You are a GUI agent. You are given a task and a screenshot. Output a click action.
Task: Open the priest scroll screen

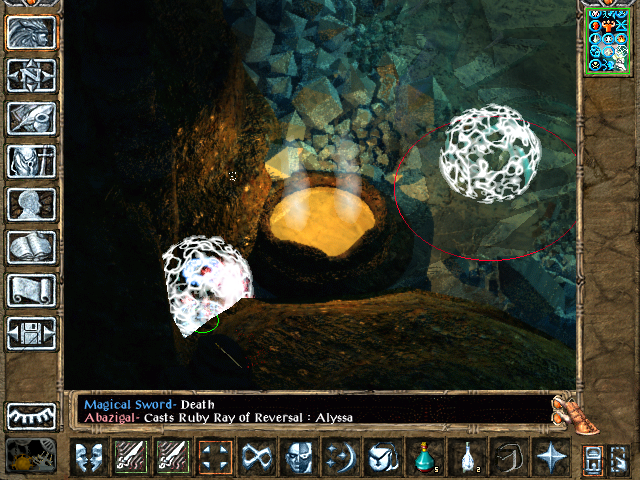coord(32,290)
